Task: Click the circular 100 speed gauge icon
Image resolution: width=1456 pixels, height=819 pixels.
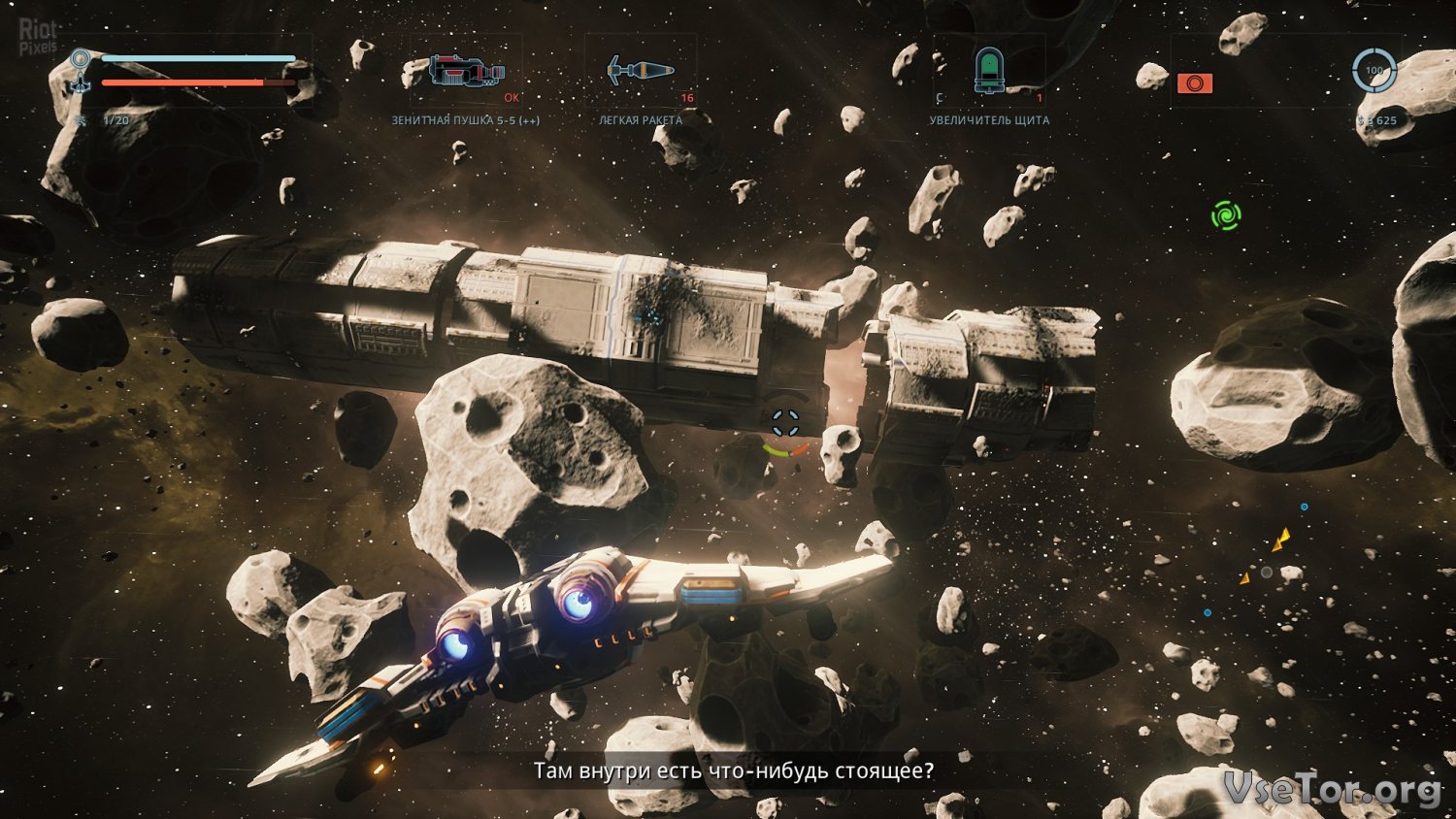Action: pos(1374,71)
